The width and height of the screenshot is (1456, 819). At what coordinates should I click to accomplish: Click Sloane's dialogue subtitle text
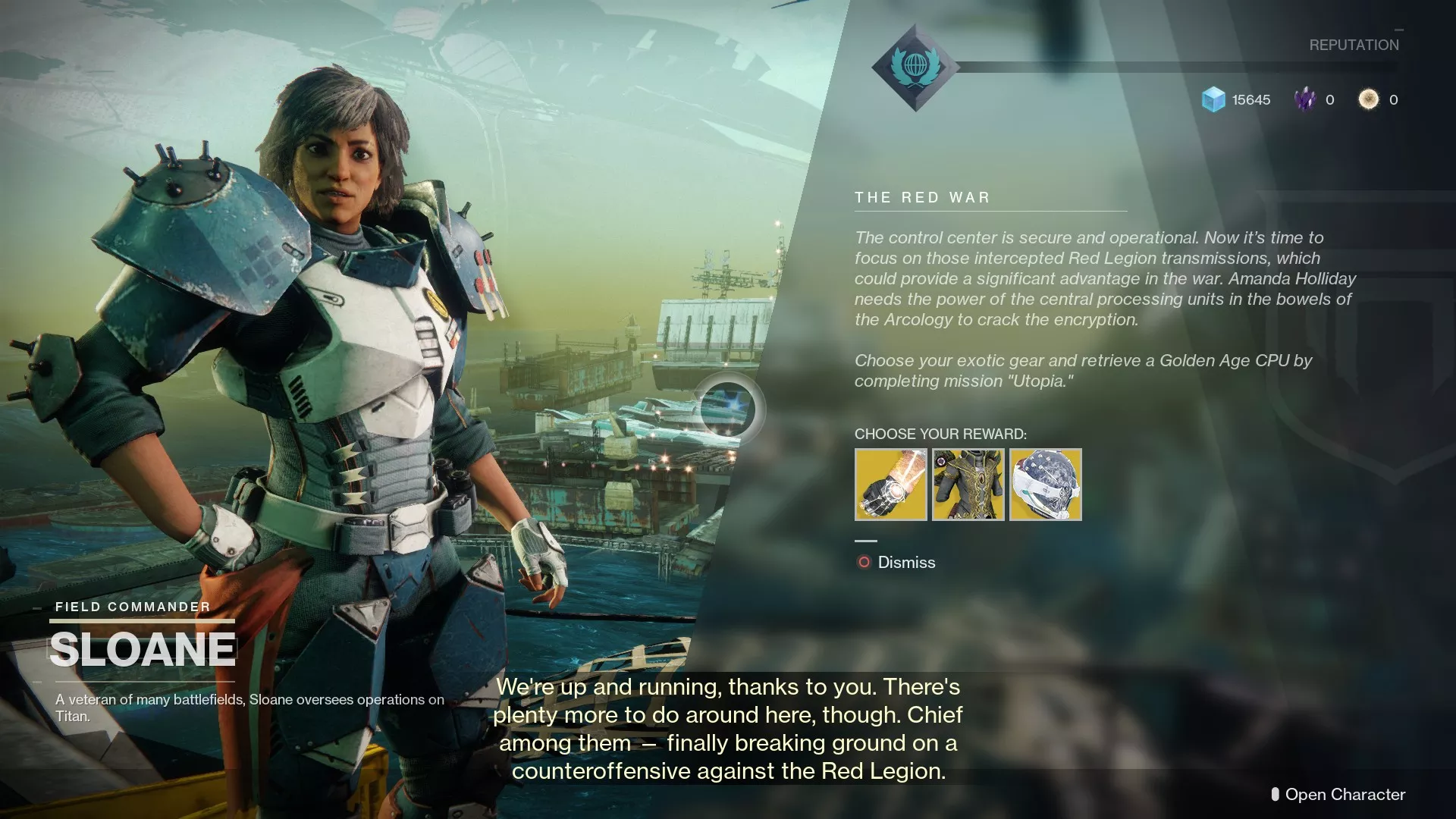click(x=728, y=728)
